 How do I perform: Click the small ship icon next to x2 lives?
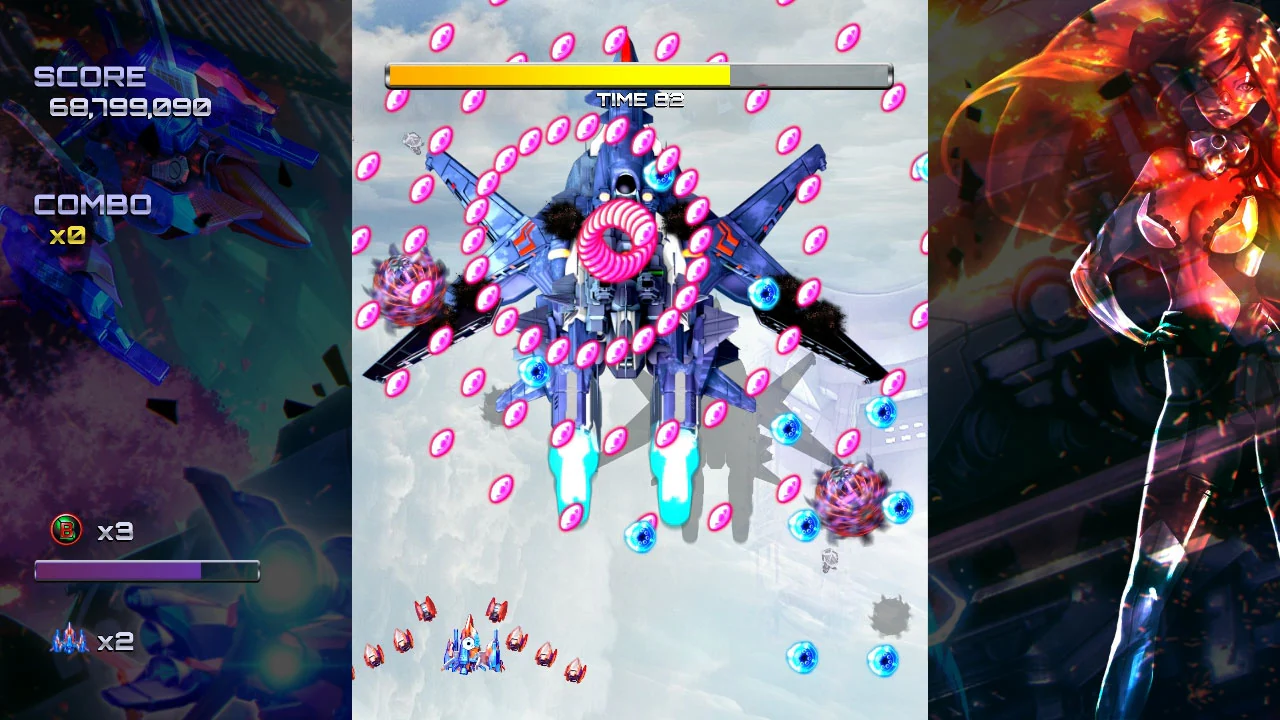coord(67,640)
